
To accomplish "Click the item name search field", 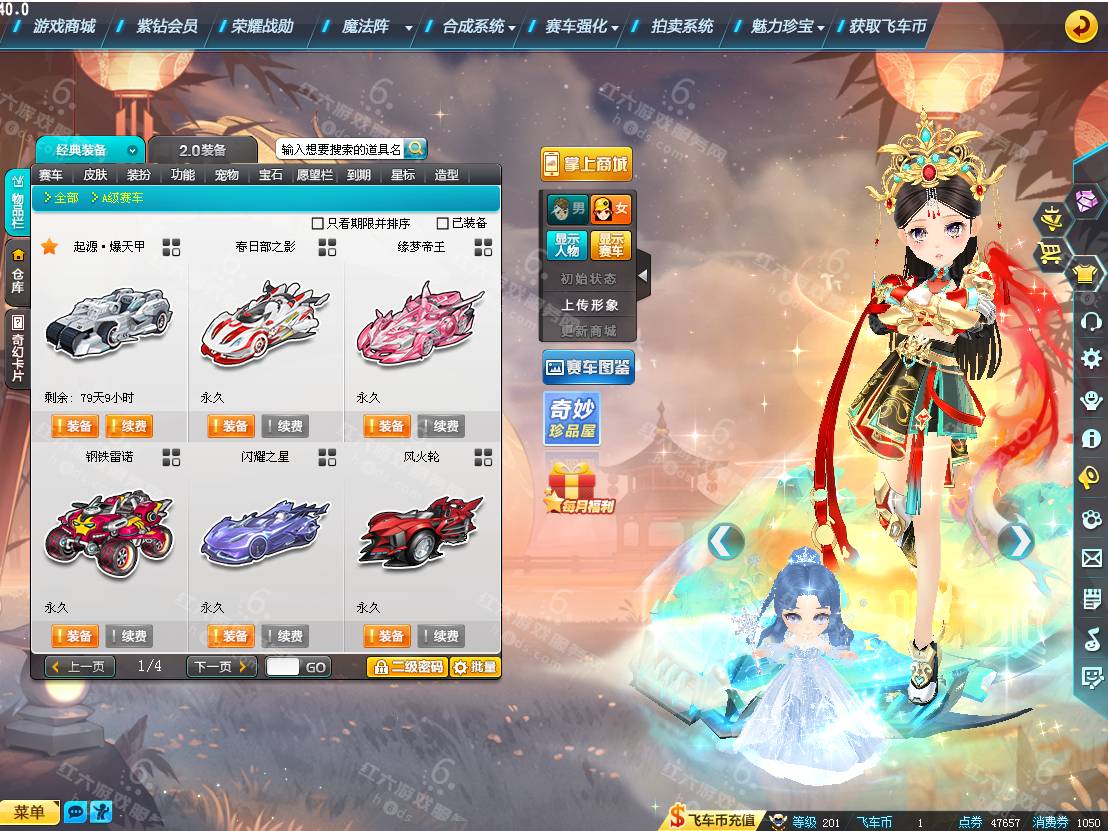I will click(340, 149).
